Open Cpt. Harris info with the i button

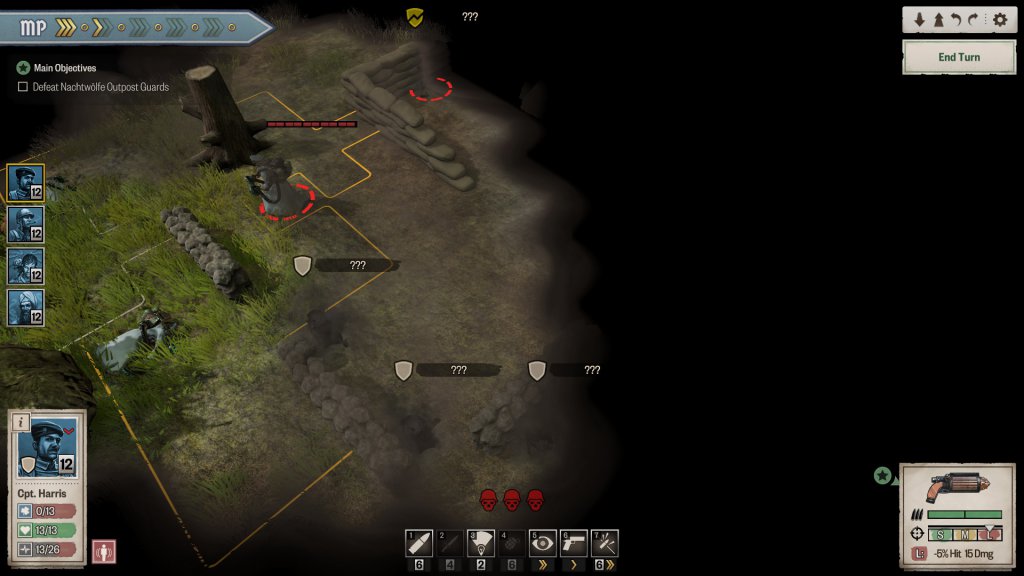pyautogui.click(x=20, y=422)
